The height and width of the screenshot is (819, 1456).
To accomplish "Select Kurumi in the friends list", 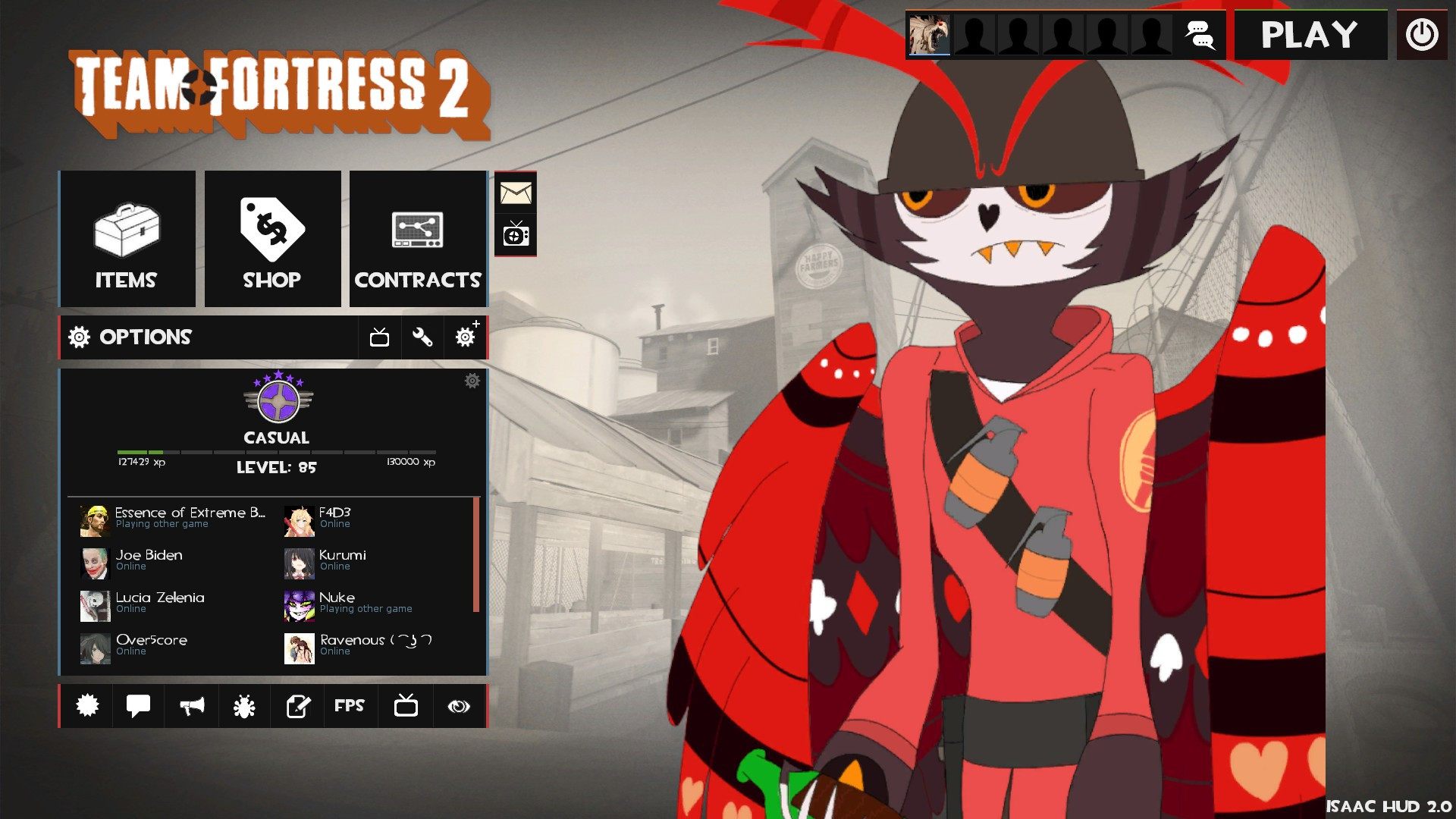I will tap(340, 560).
